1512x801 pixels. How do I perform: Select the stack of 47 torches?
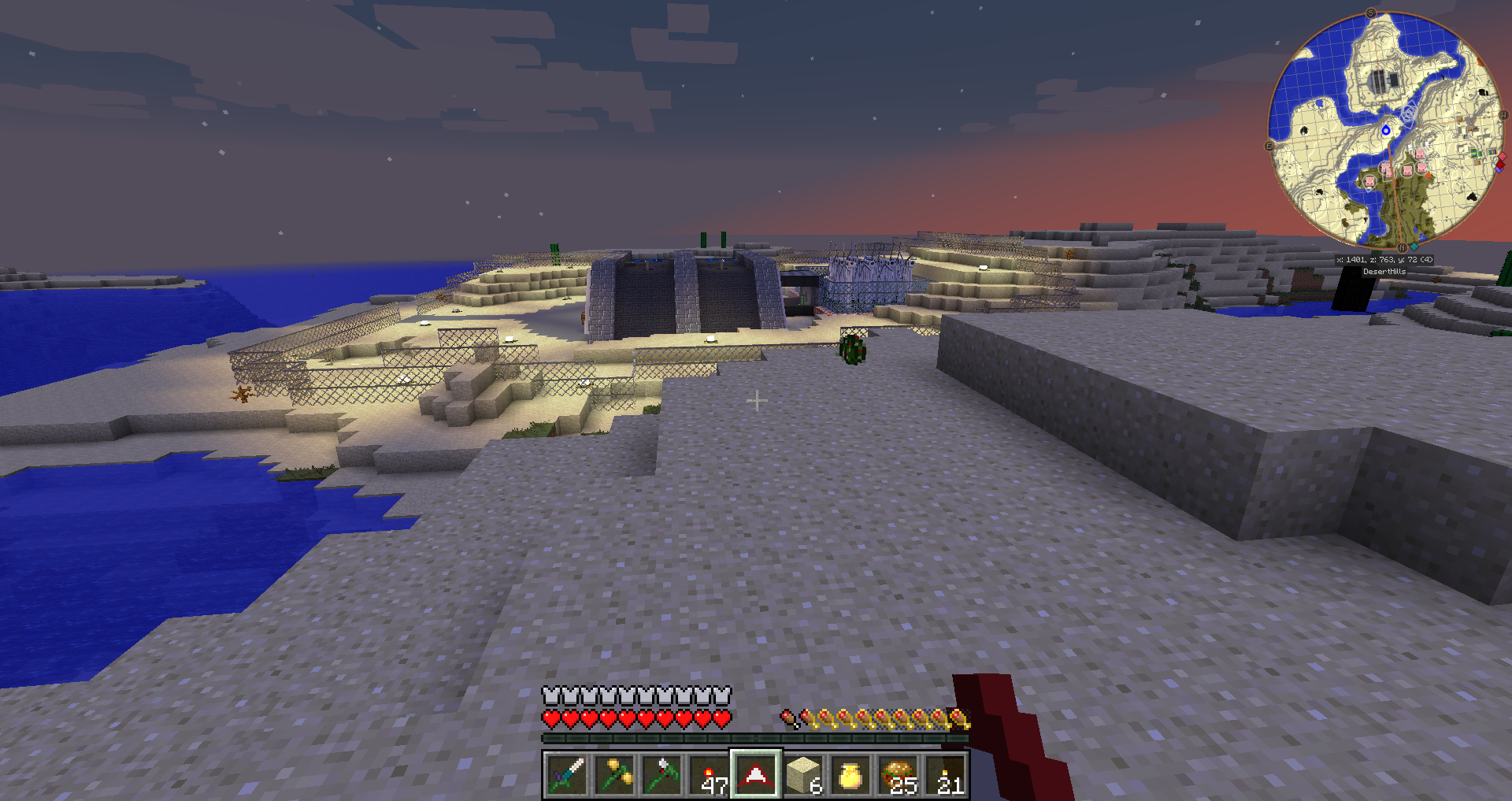pos(709,775)
